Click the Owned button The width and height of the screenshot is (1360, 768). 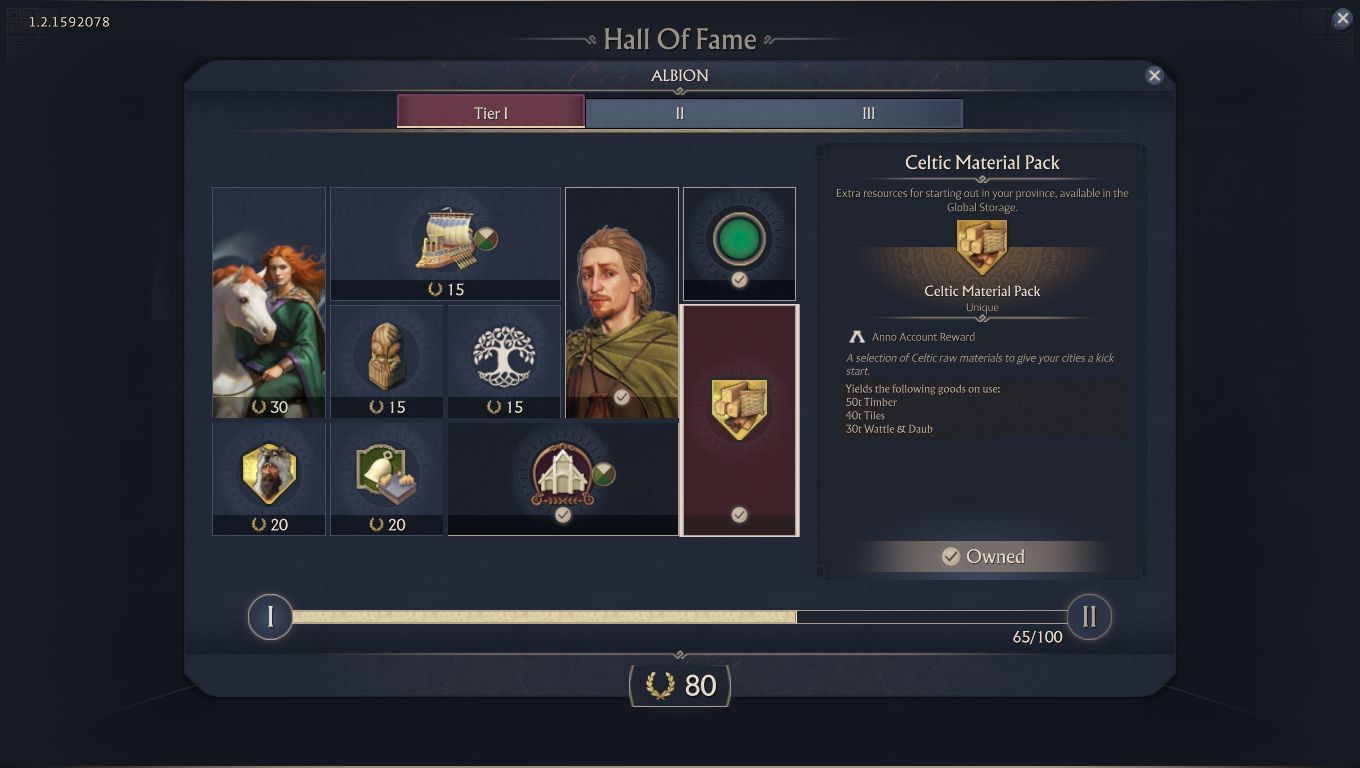982,556
